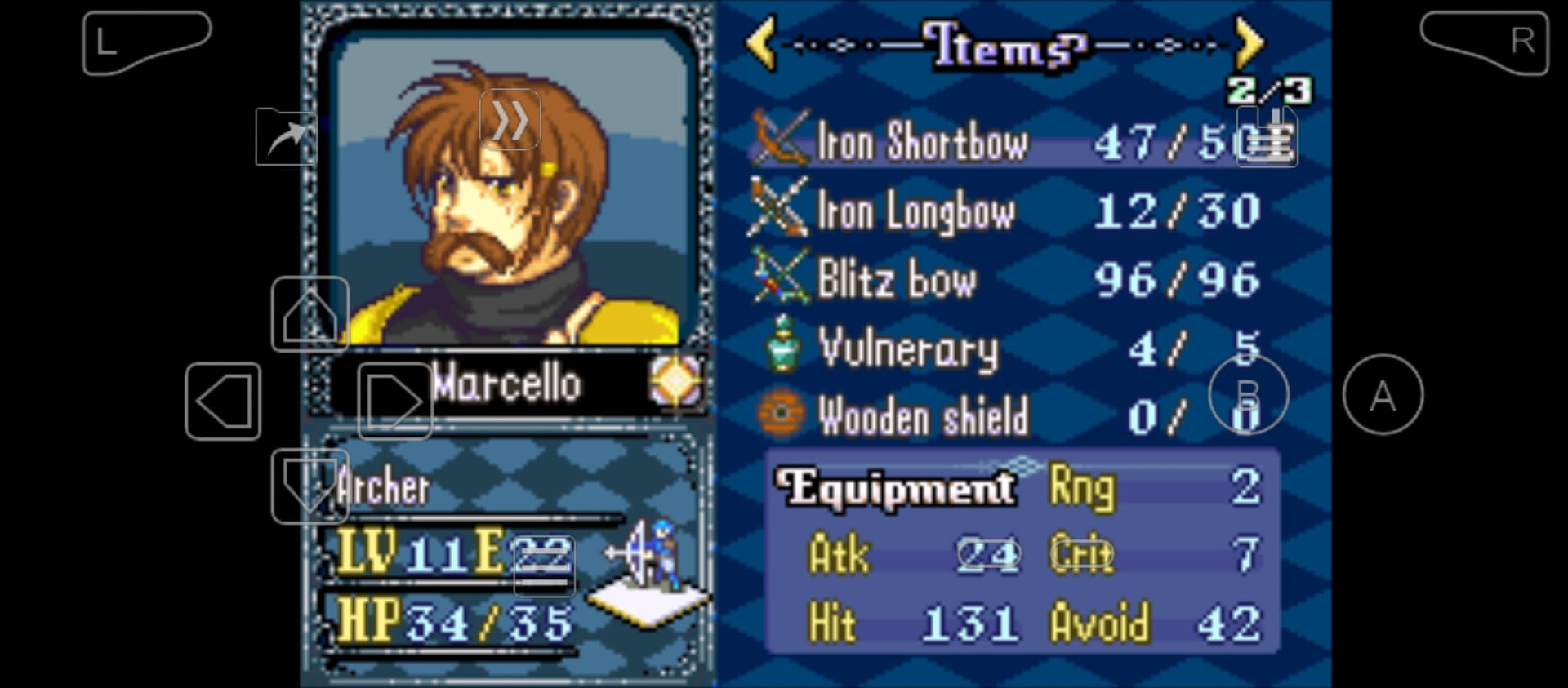
Task: Pick the Wooden shield item row
Action: click(923, 416)
